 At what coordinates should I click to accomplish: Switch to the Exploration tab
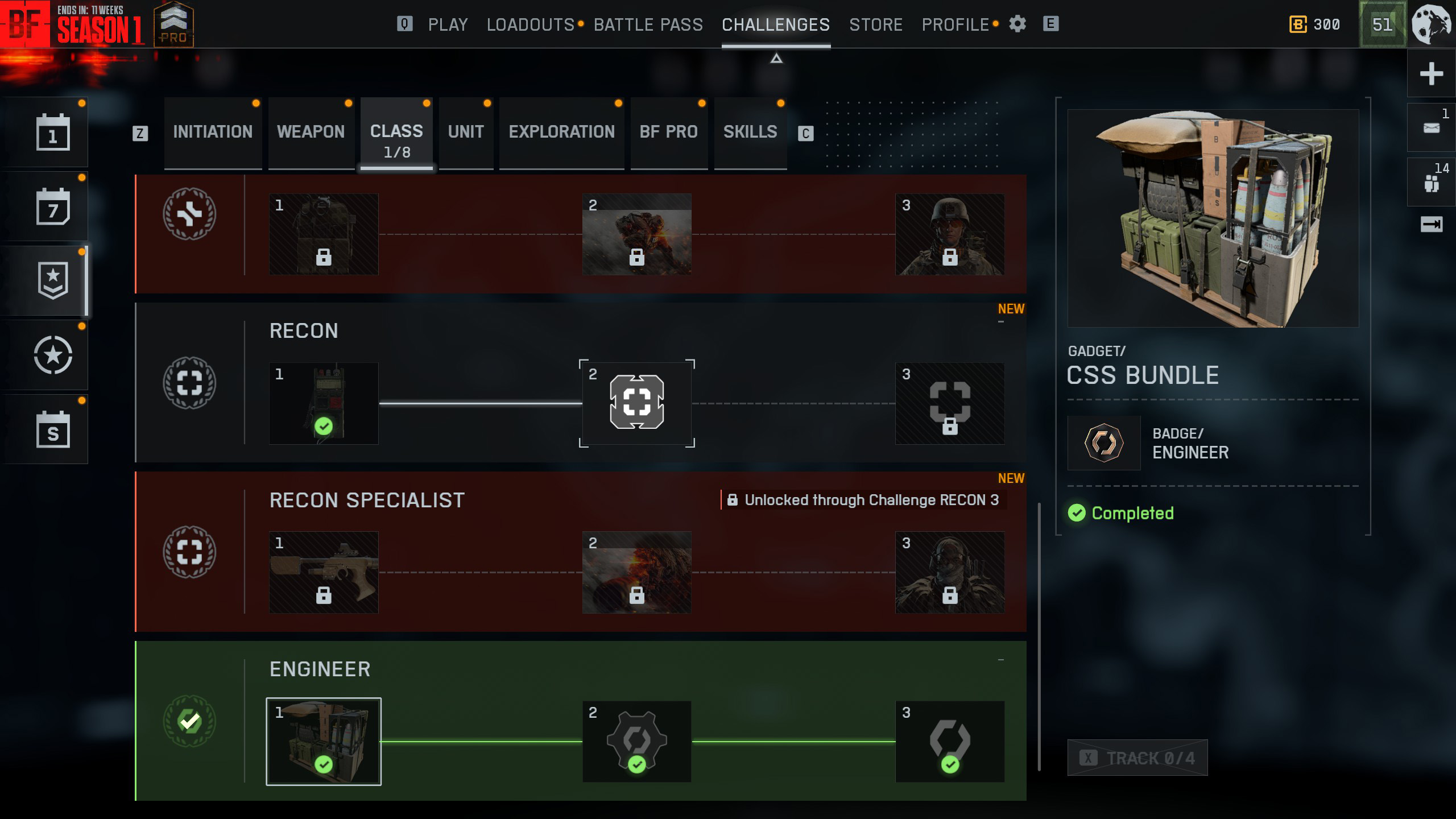click(561, 132)
